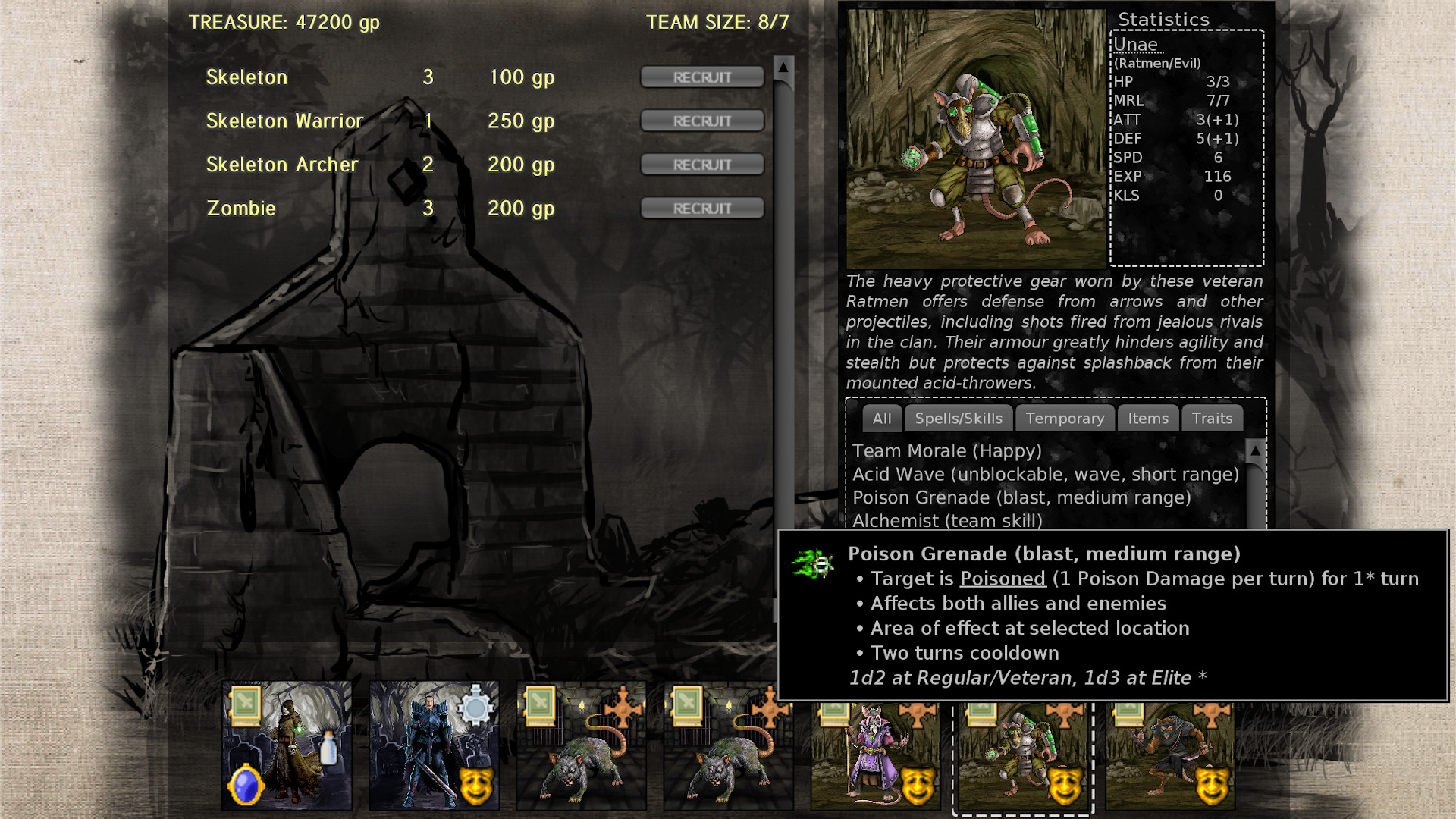Recruit a Zombie
The width and height of the screenshot is (1456, 819).
pyautogui.click(x=701, y=207)
